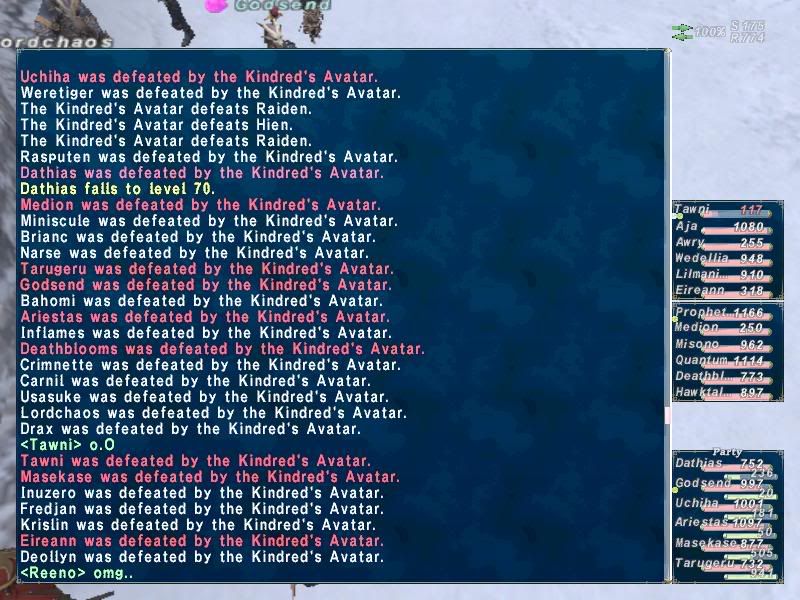
Task: Click Reeno's omg message in chat log
Action: (x=77, y=574)
